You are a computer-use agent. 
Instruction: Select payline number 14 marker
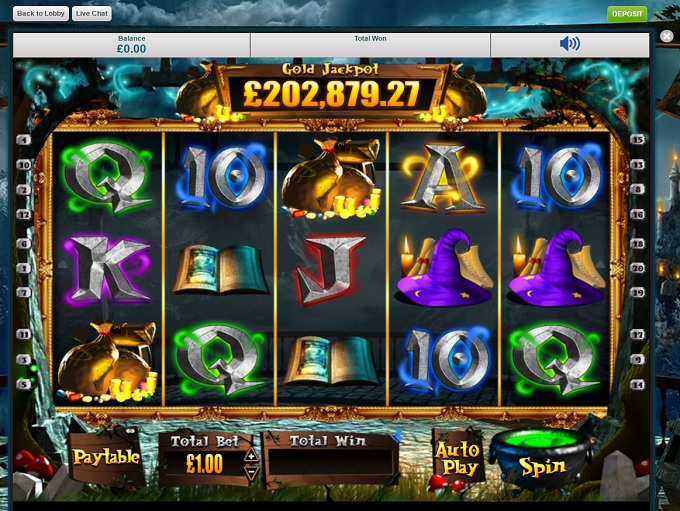pos(638,384)
